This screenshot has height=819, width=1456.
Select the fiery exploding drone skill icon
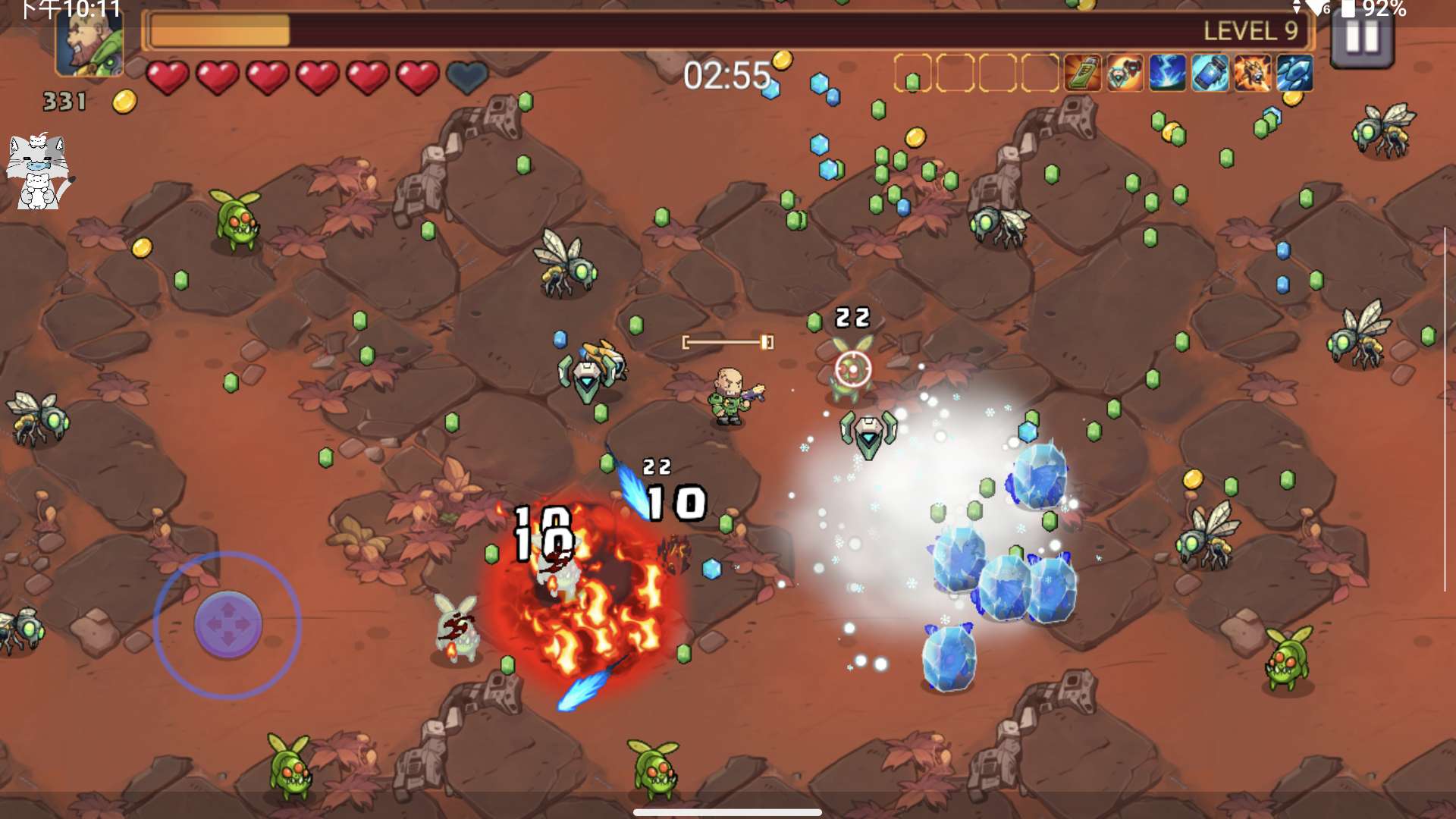(1252, 74)
